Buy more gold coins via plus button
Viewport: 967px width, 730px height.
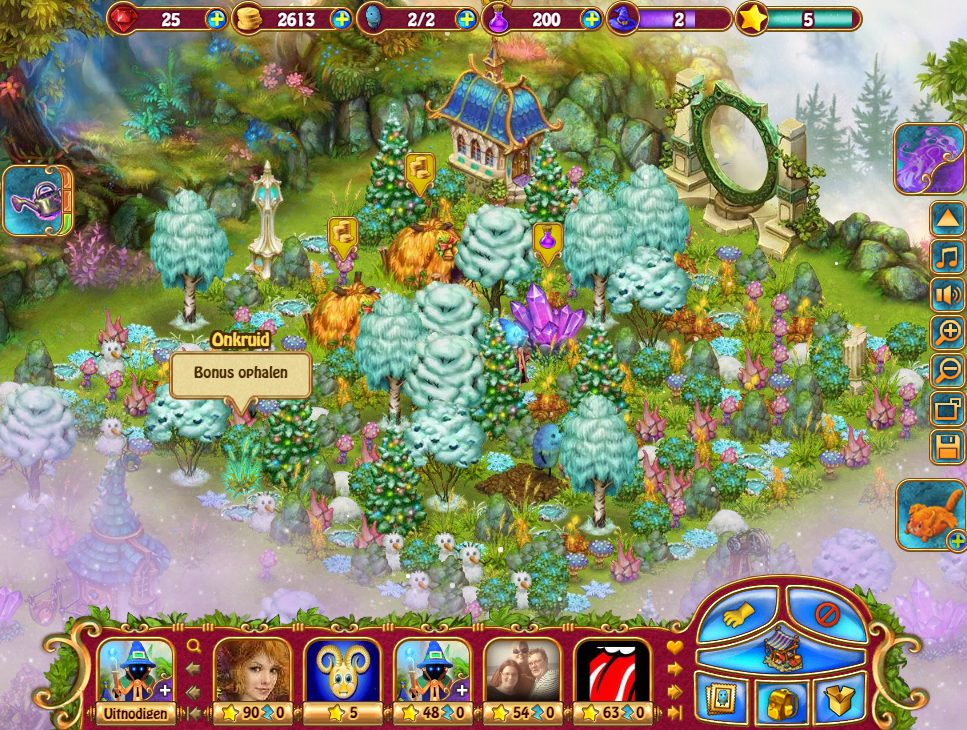(x=342, y=19)
